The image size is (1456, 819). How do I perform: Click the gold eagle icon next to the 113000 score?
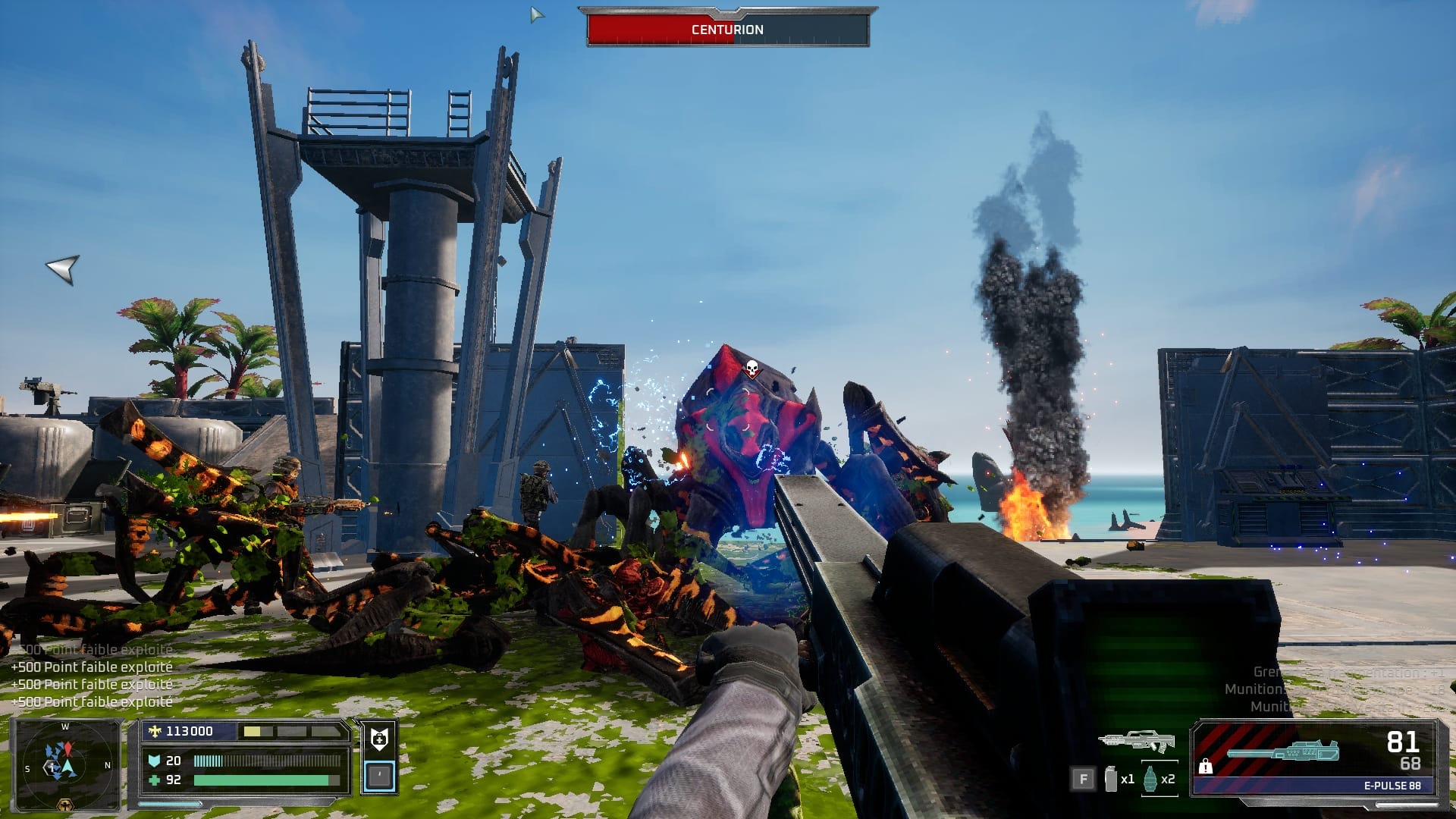point(154,732)
